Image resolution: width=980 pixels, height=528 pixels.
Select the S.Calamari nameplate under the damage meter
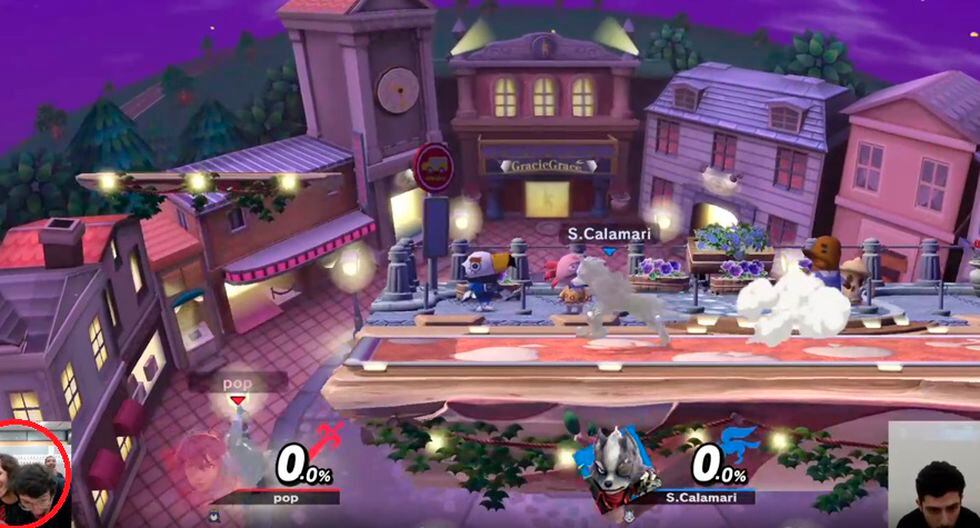(x=705, y=496)
